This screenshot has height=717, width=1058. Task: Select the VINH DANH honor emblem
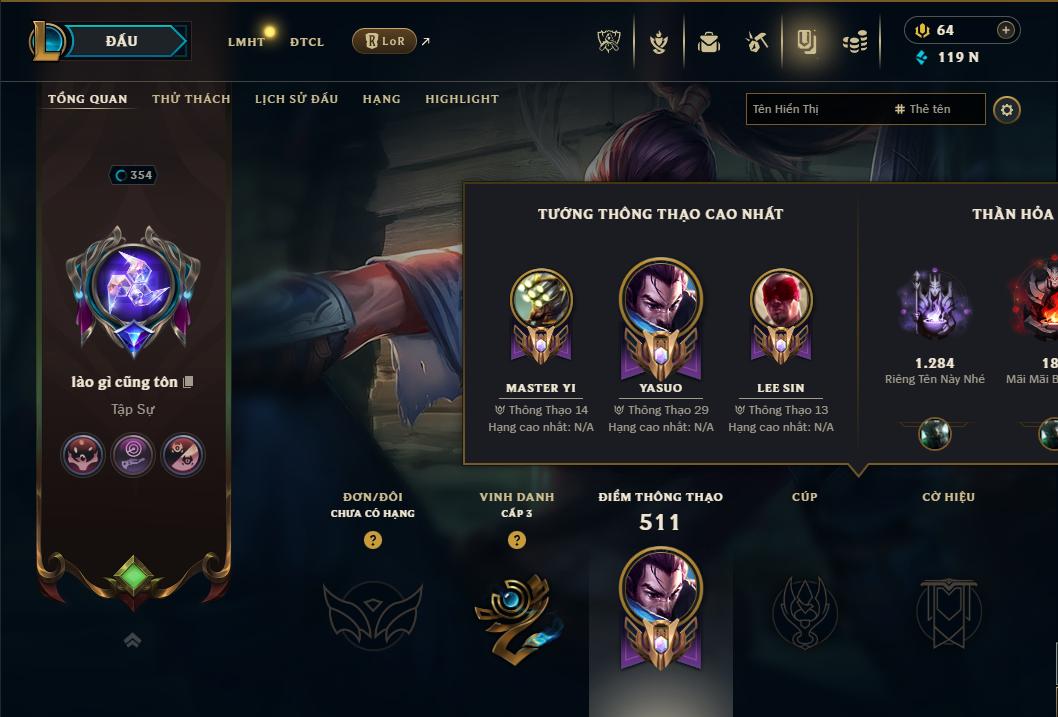pos(517,611)
